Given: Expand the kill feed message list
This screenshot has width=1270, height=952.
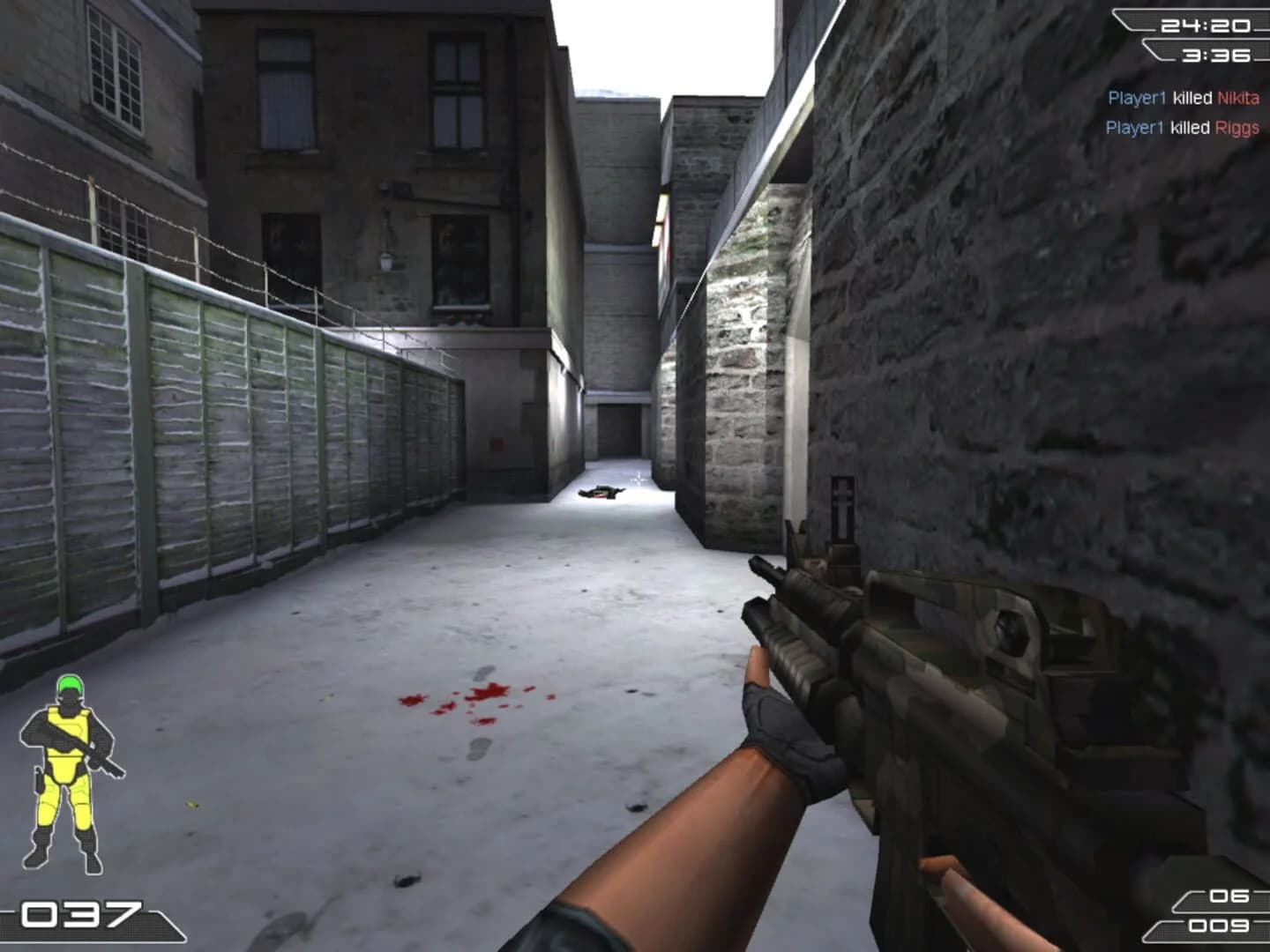Looking at the screenshot, I should (1182, 113).
